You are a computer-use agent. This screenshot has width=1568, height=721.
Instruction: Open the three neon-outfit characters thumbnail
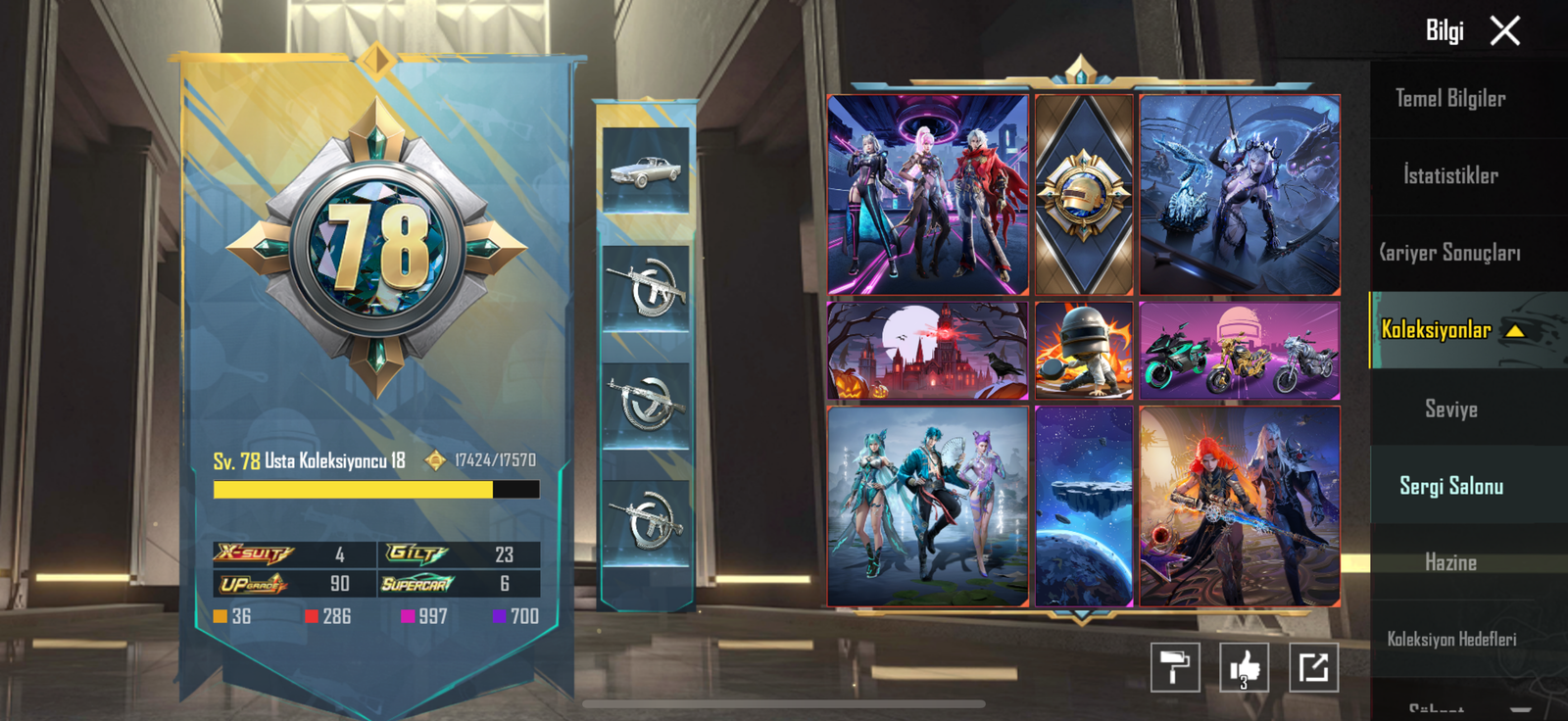(x=927, y=195)
